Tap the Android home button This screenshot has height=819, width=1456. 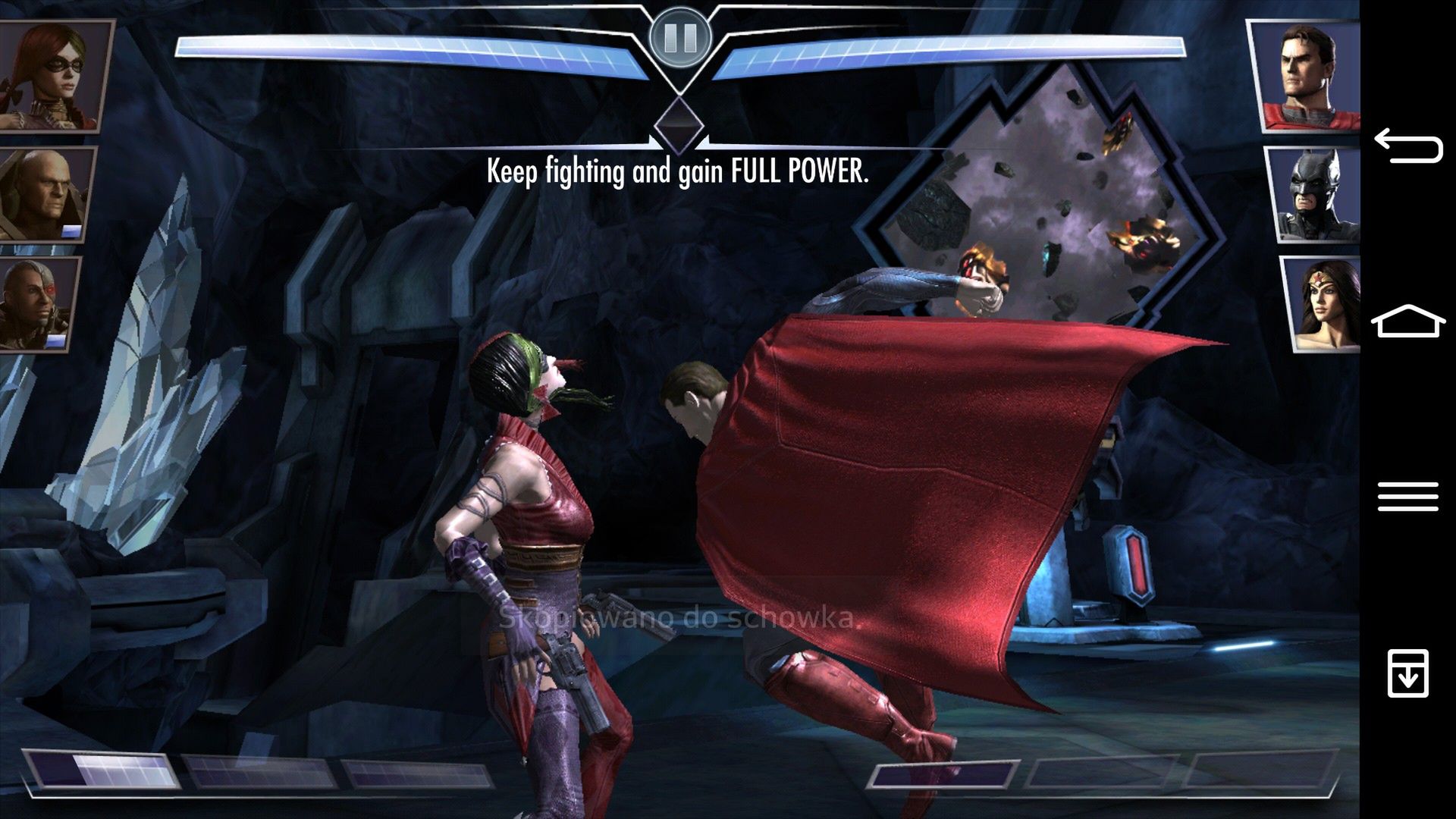1407,322
